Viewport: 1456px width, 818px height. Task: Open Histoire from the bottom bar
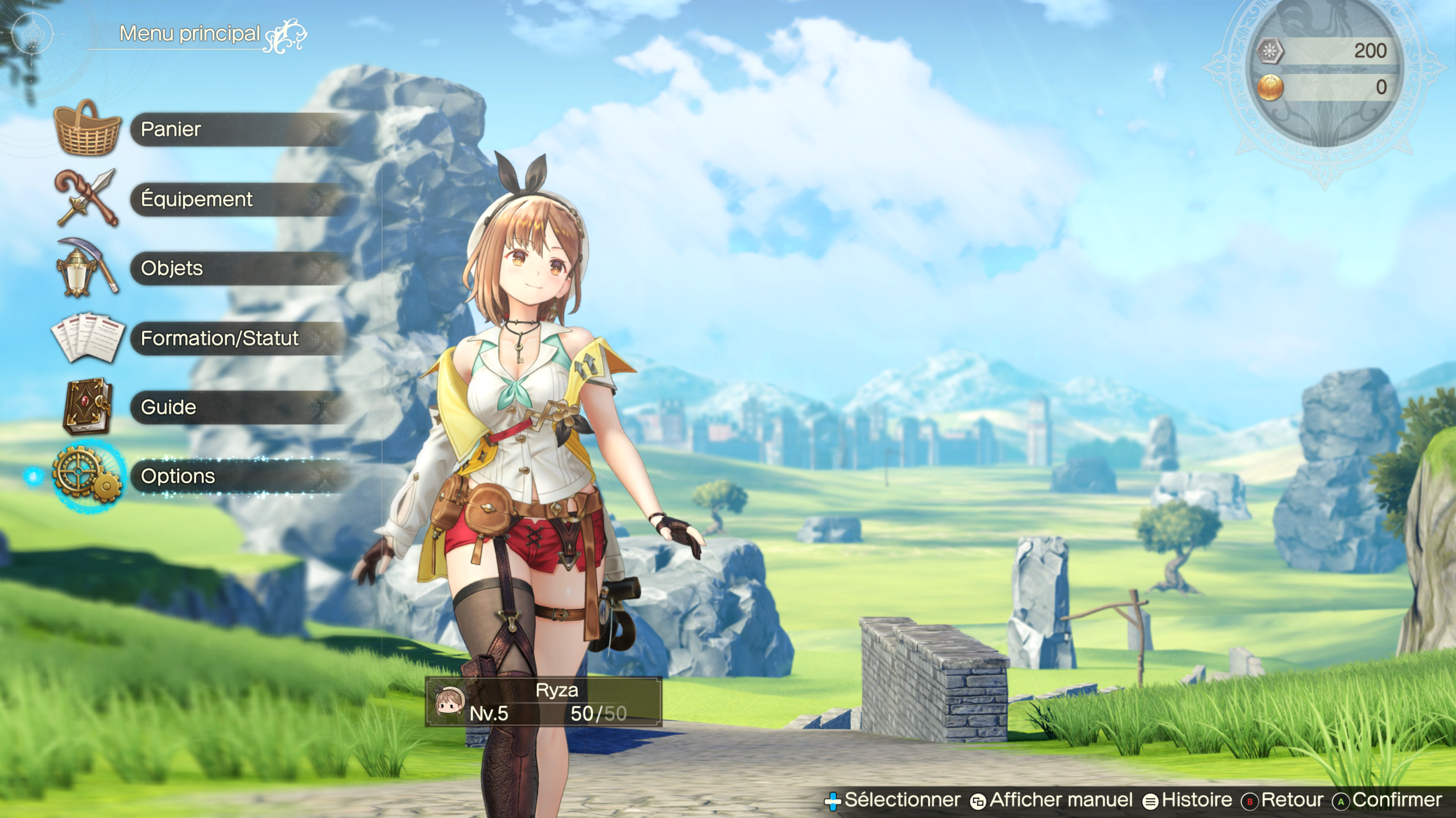(x=1196, y=800)
